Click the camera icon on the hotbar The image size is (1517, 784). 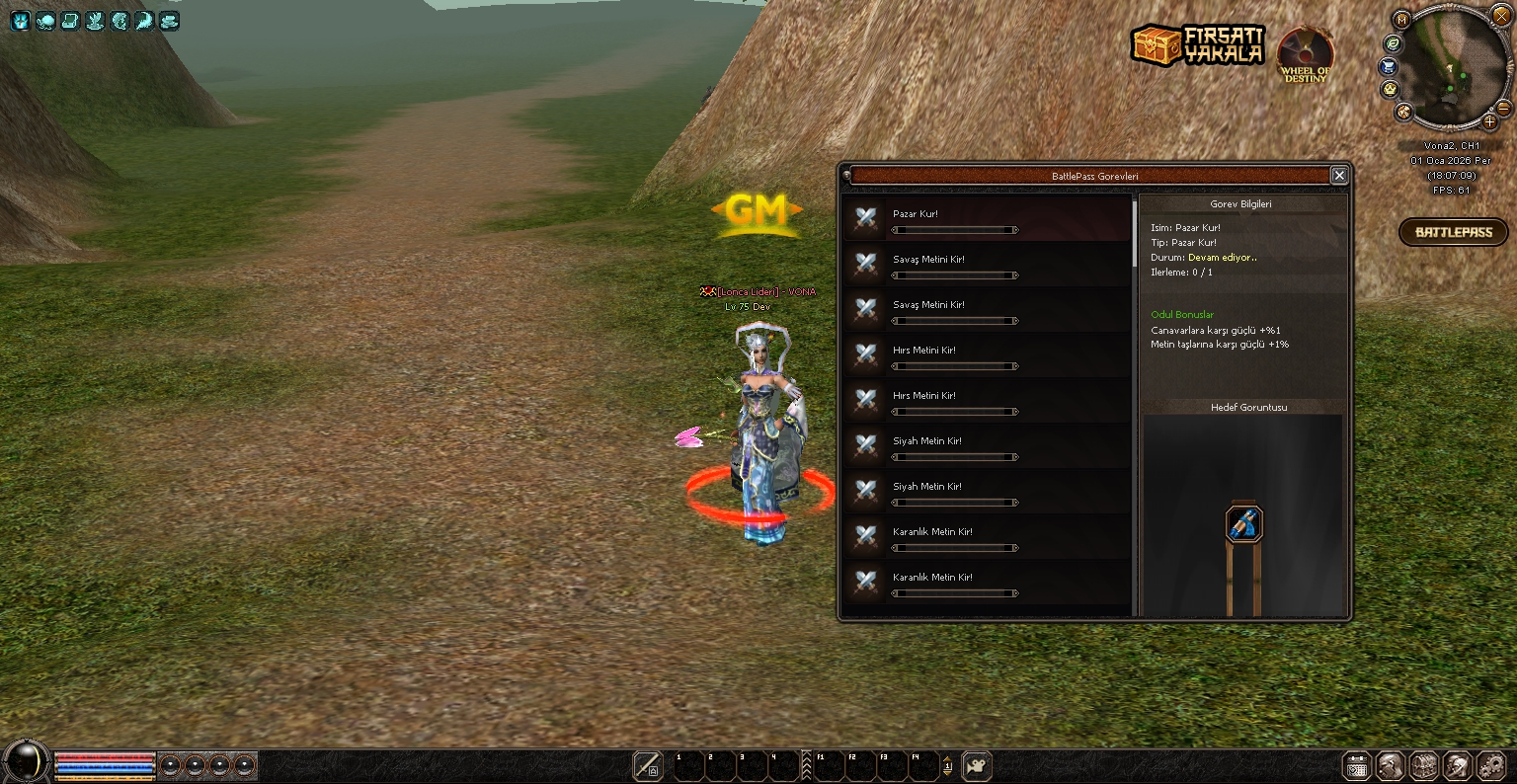tap(977, 765)
